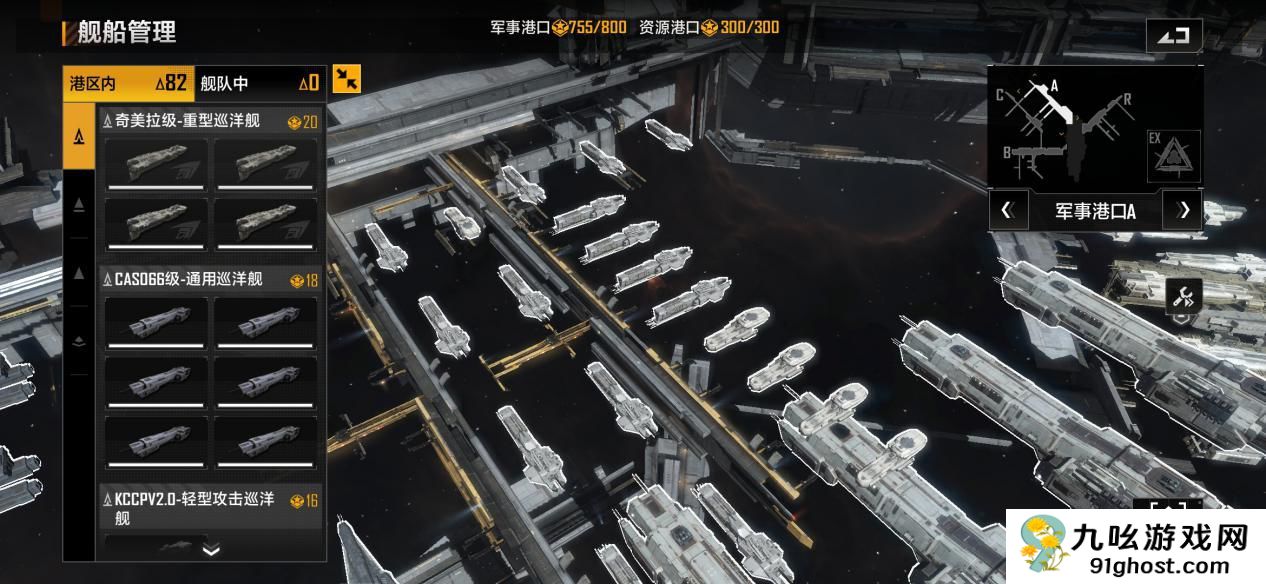Show the next port
The width and height of the screenshot is (1266, 584).
(x=1184, y=211)
